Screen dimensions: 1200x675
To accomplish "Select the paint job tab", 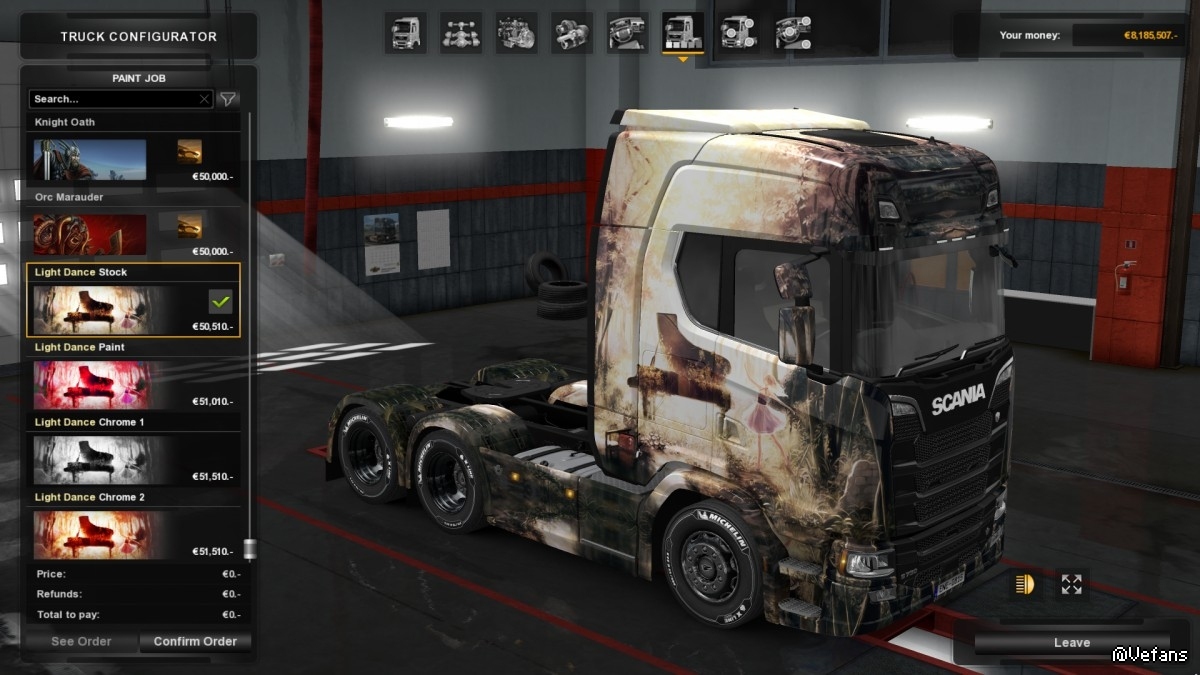I will [x=683, y=33].
